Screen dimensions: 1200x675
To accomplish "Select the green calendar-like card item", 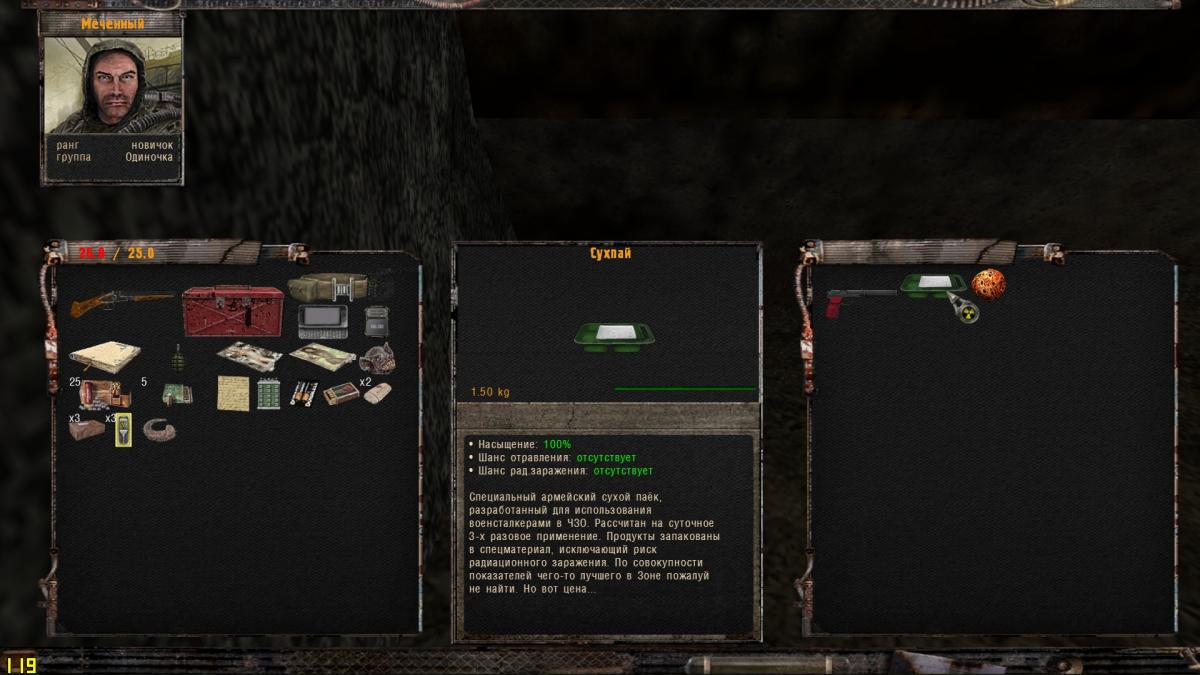I will [268, 394].
